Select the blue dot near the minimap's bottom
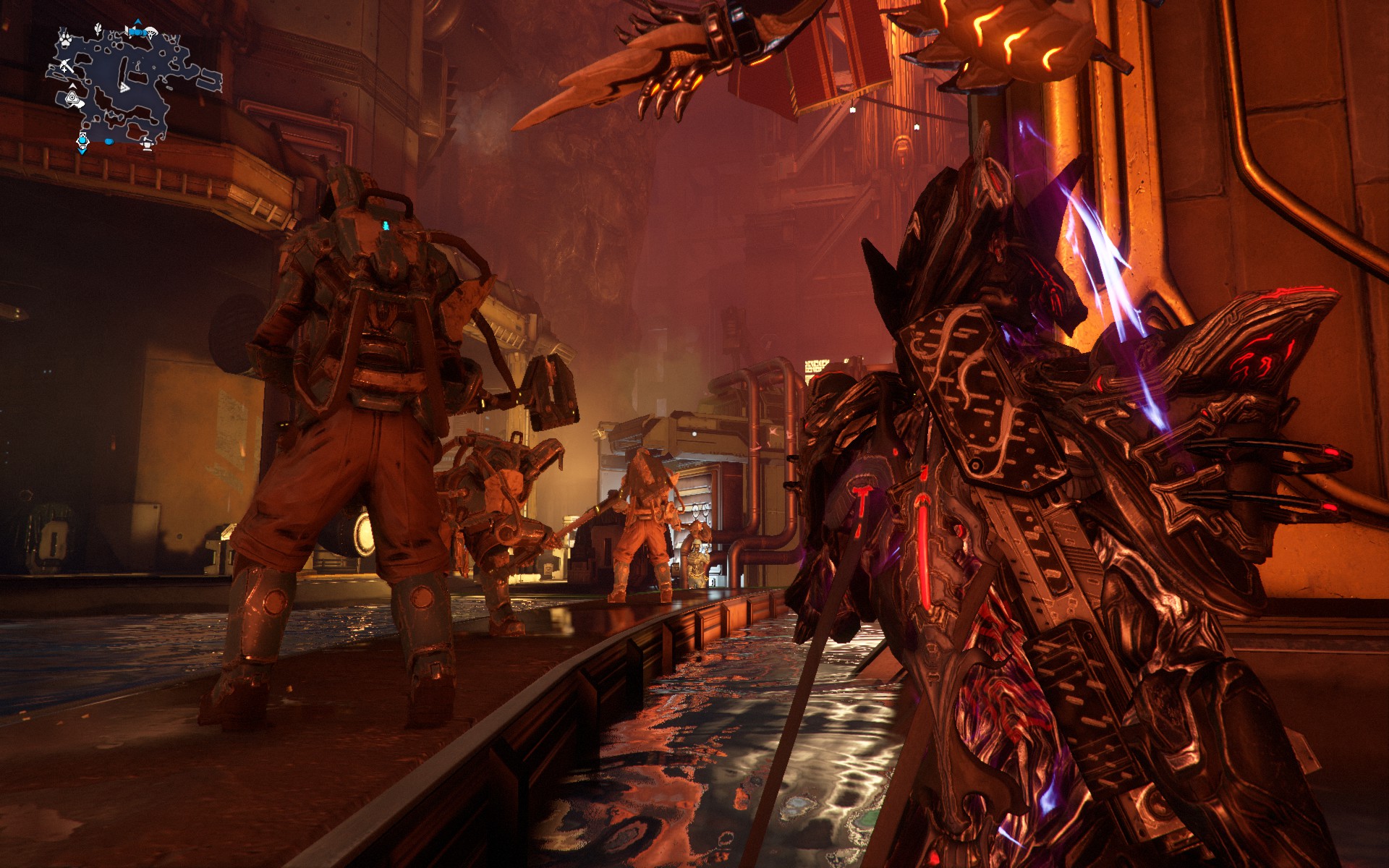The width and height of the screenshot is (1389, 868). coord(109,142)
